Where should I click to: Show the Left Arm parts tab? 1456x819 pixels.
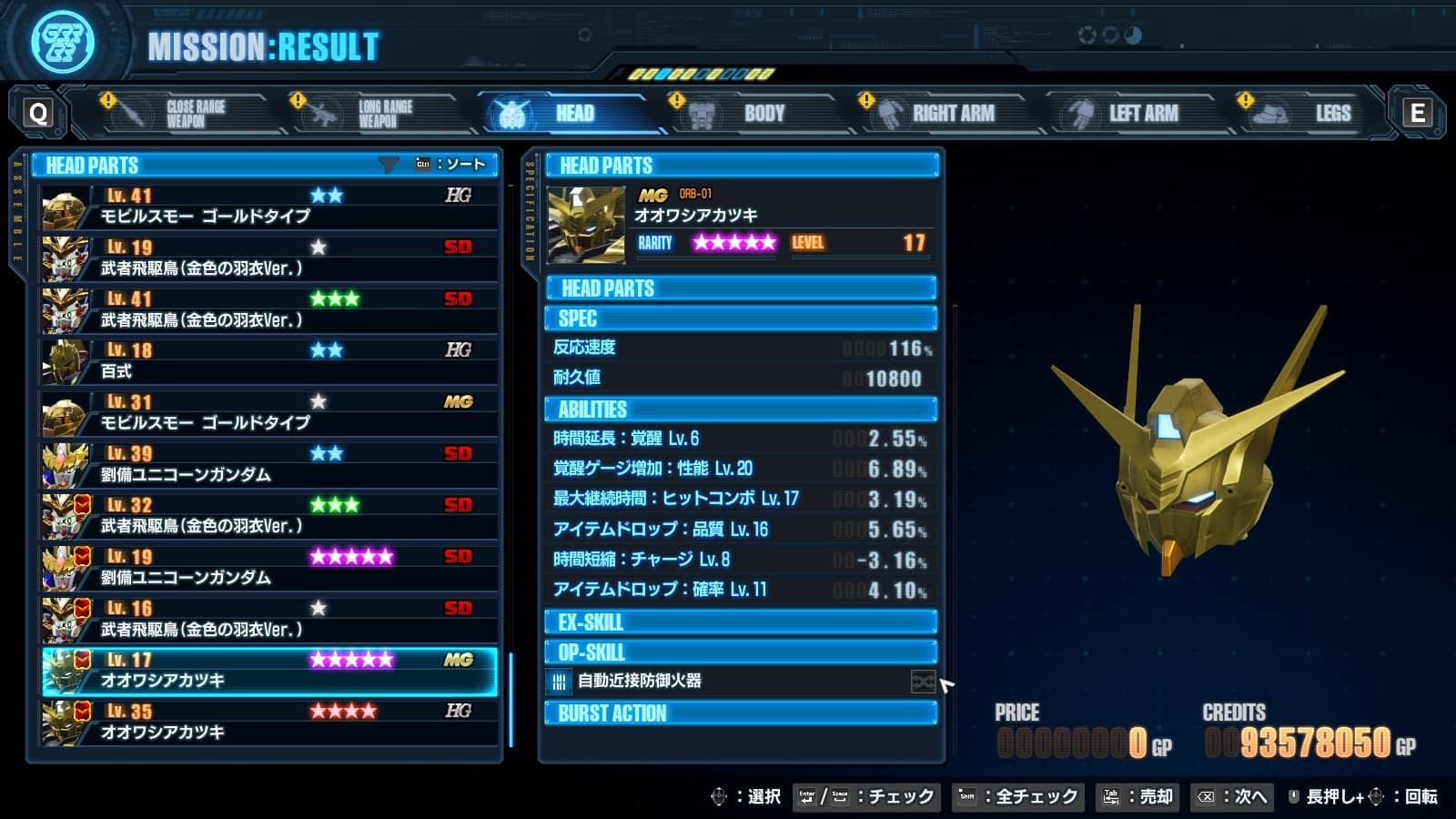[x=1137, y=114]
